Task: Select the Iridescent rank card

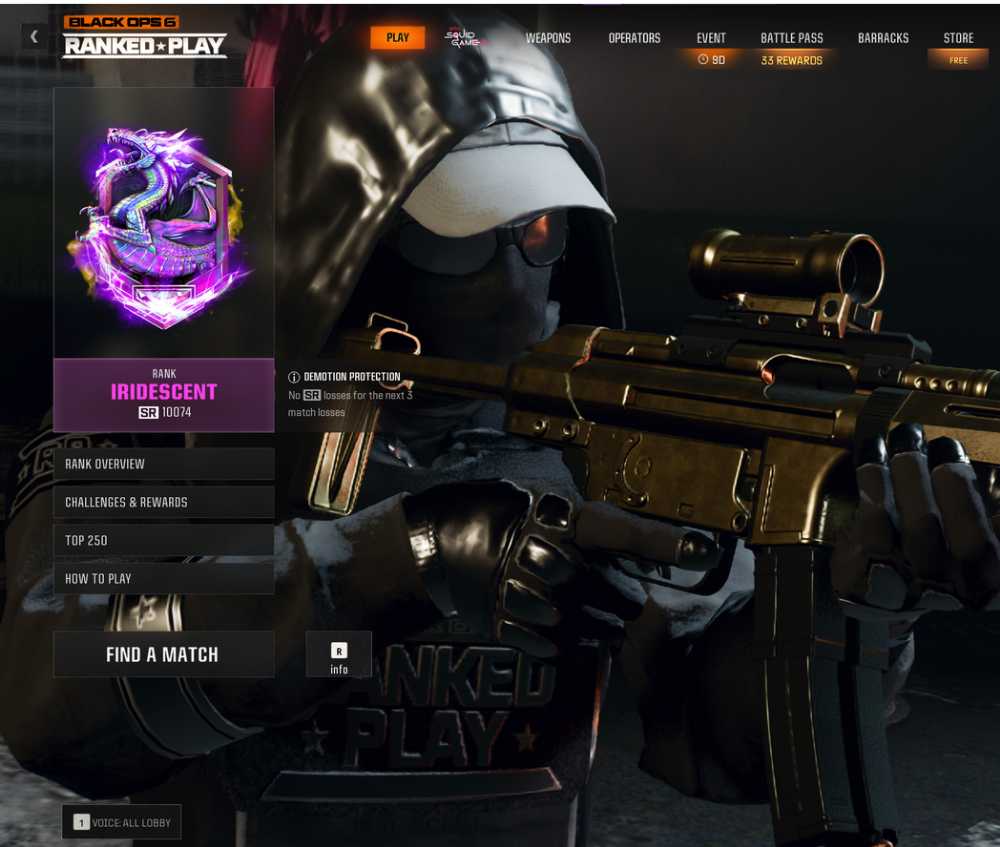Action: pos(163,258)
